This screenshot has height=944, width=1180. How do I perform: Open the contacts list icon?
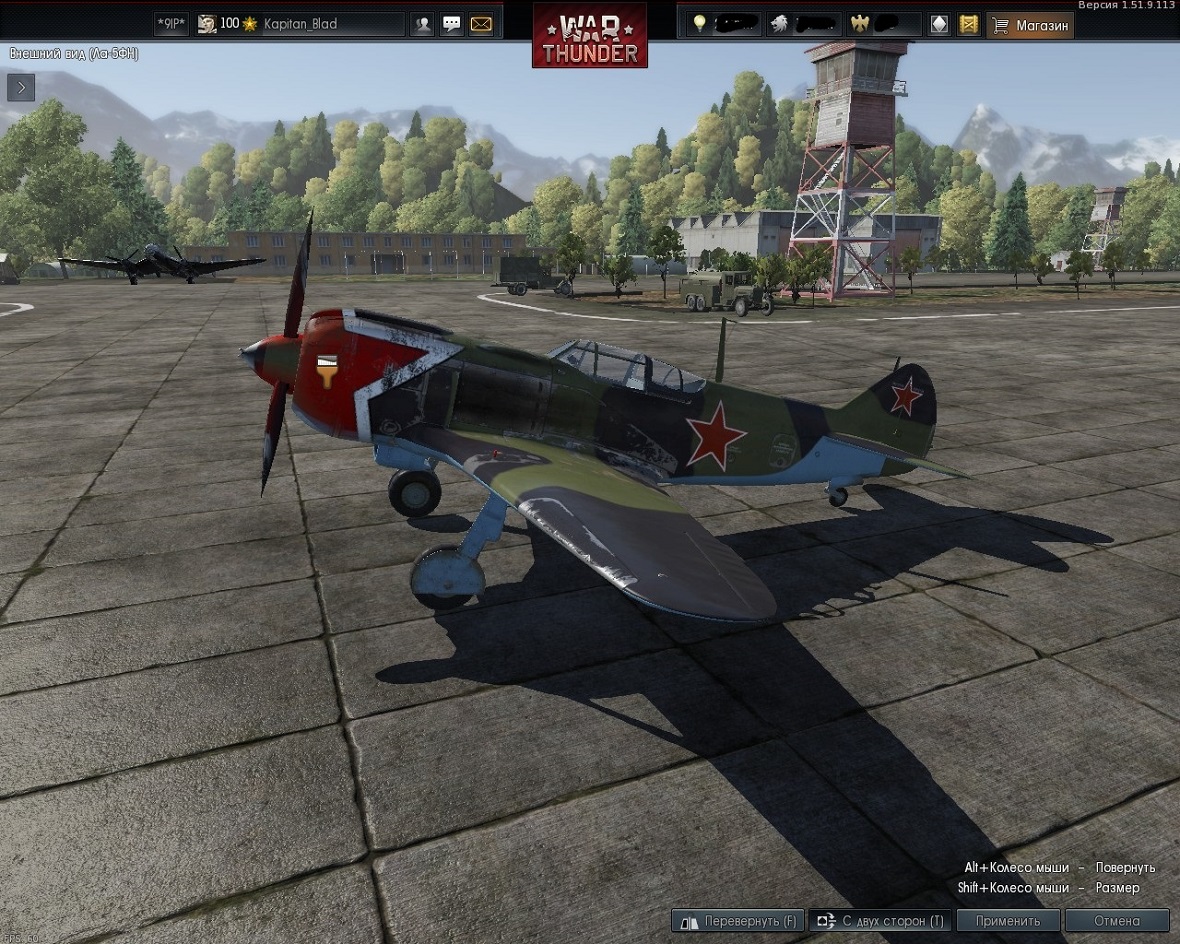[x=423, y=24]
